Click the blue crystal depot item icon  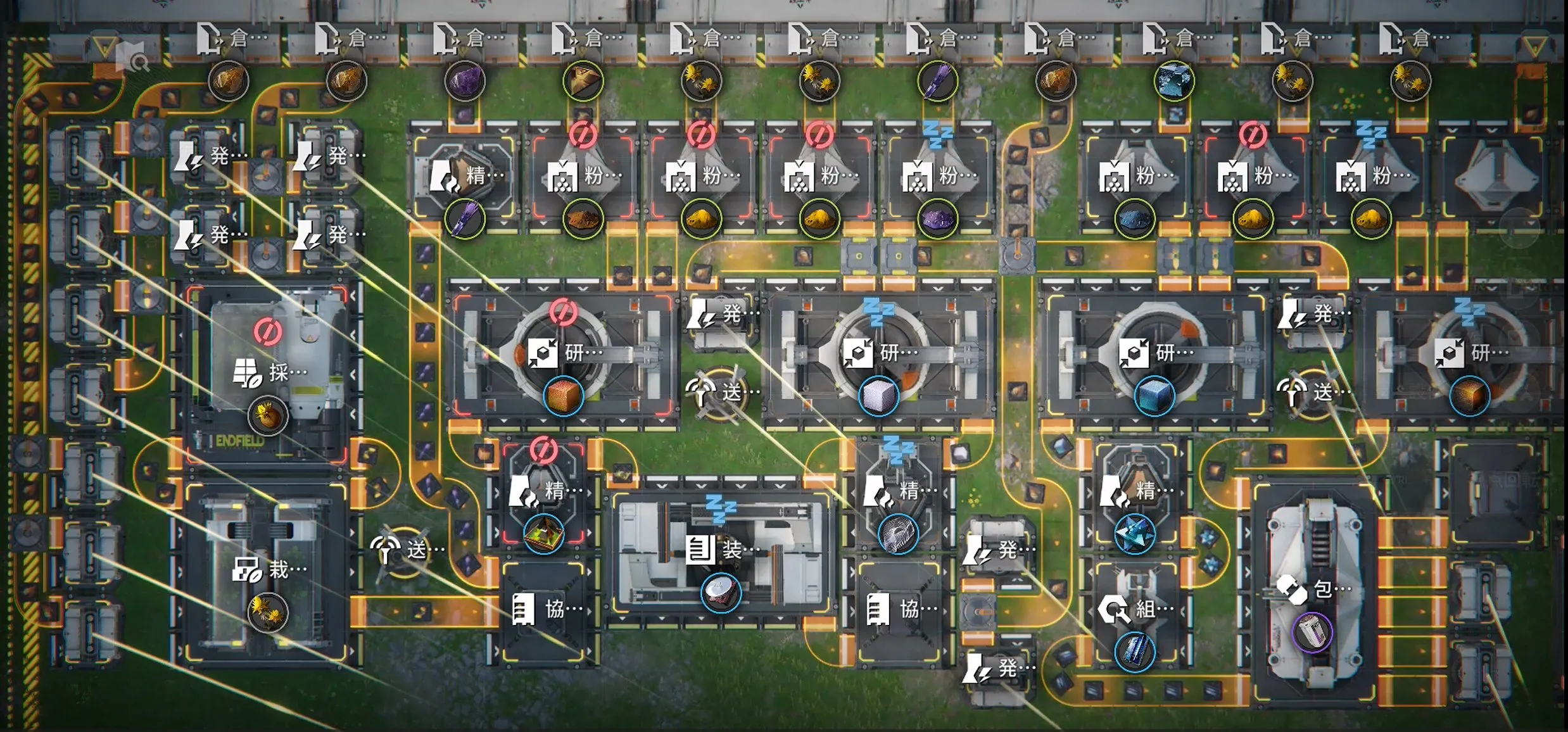1174,81
